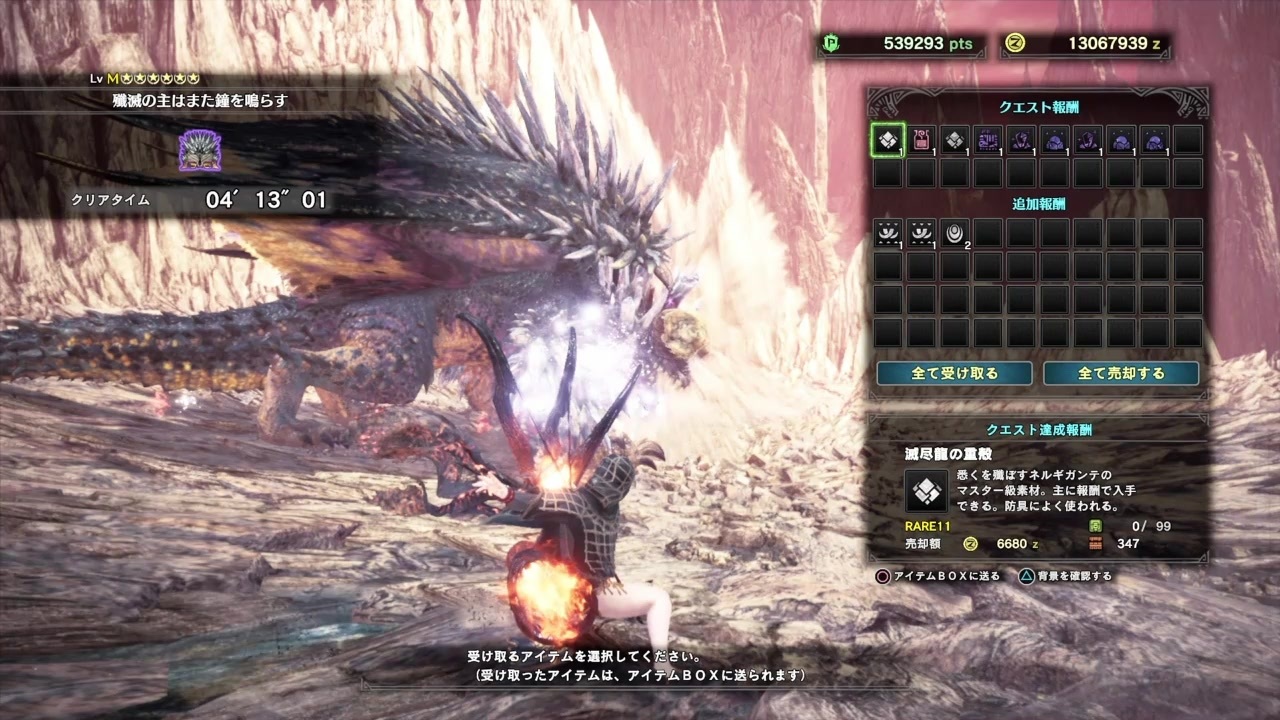This screenshot has width=1280, height=720.
Task: Click the クエスト達成報酬 section banner
Action: click(1040, 430)
